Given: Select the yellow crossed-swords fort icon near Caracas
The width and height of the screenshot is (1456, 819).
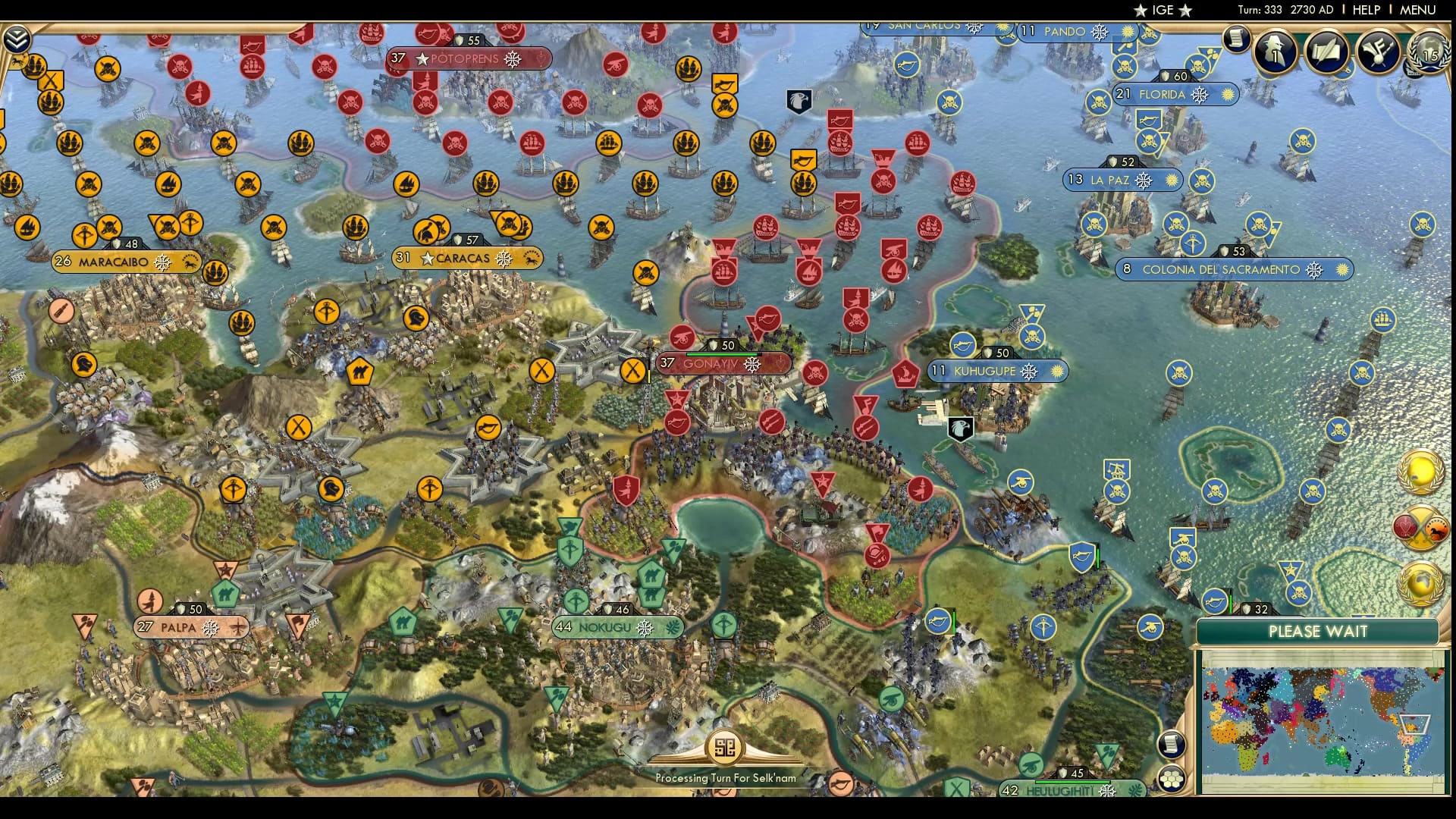Looking at the screenshot, I should [541, 372].
